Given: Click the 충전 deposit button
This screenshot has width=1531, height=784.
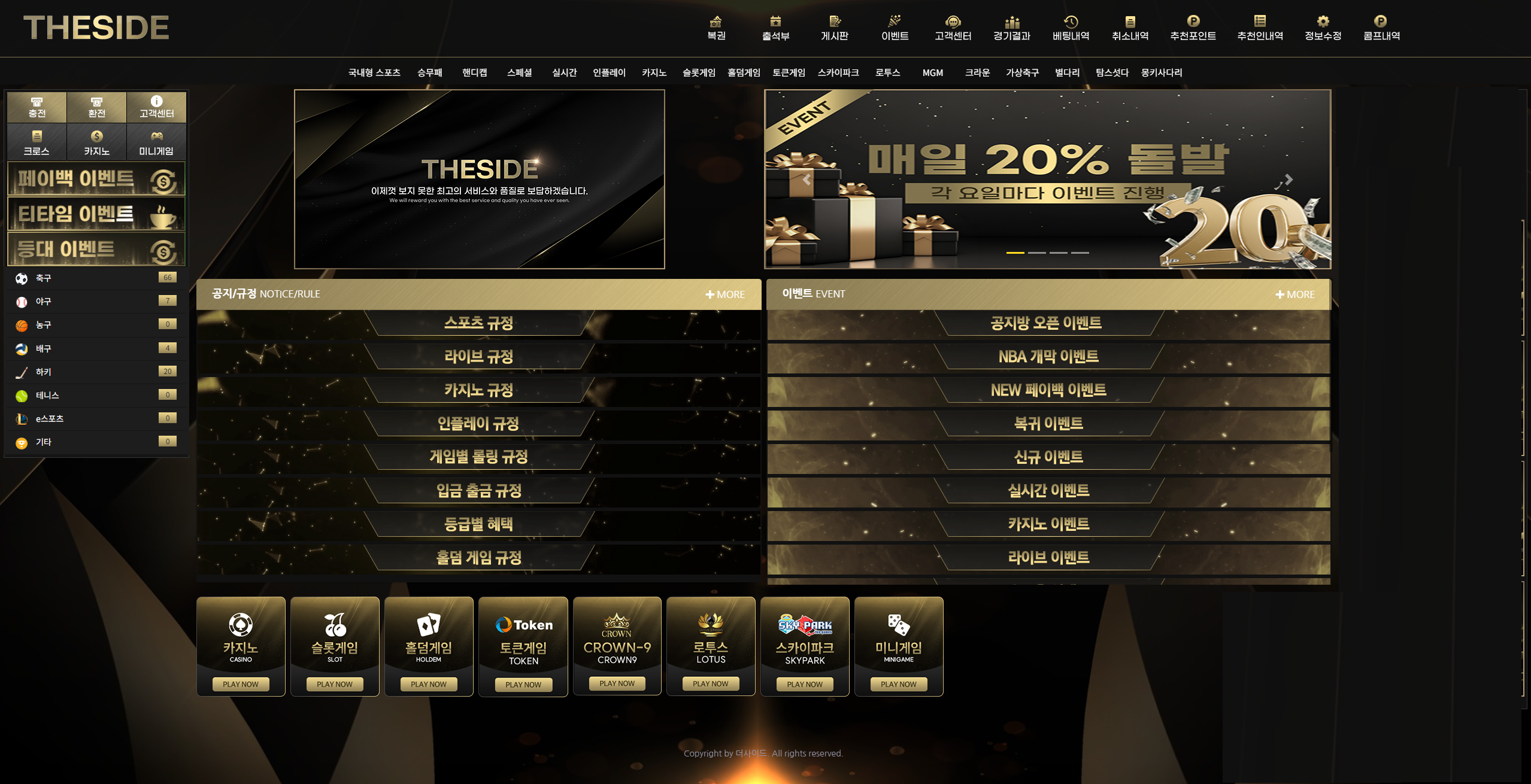Looking at the screenshot, I should (37, 107).
